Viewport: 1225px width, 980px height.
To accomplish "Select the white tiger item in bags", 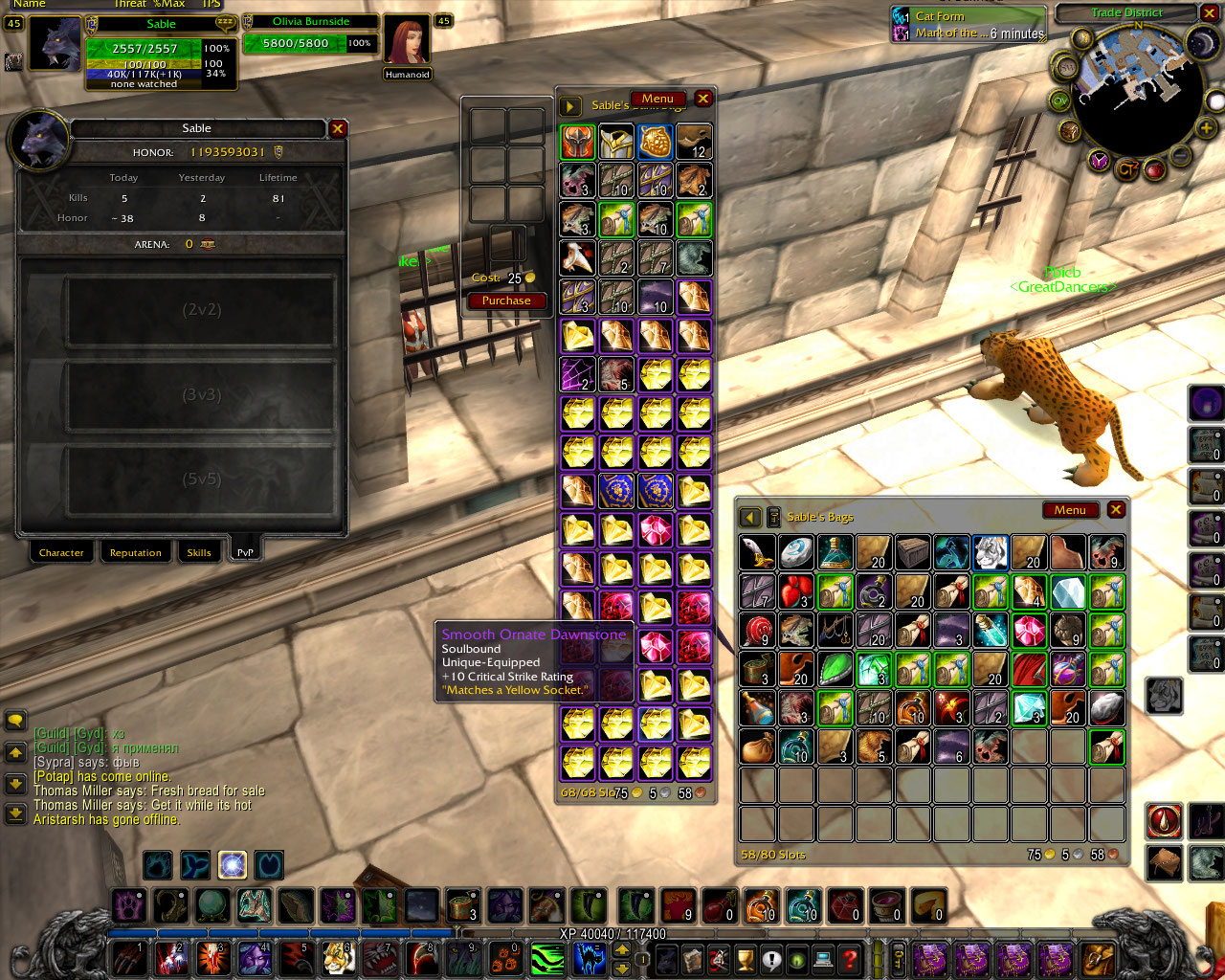I will tap(991, 552).
